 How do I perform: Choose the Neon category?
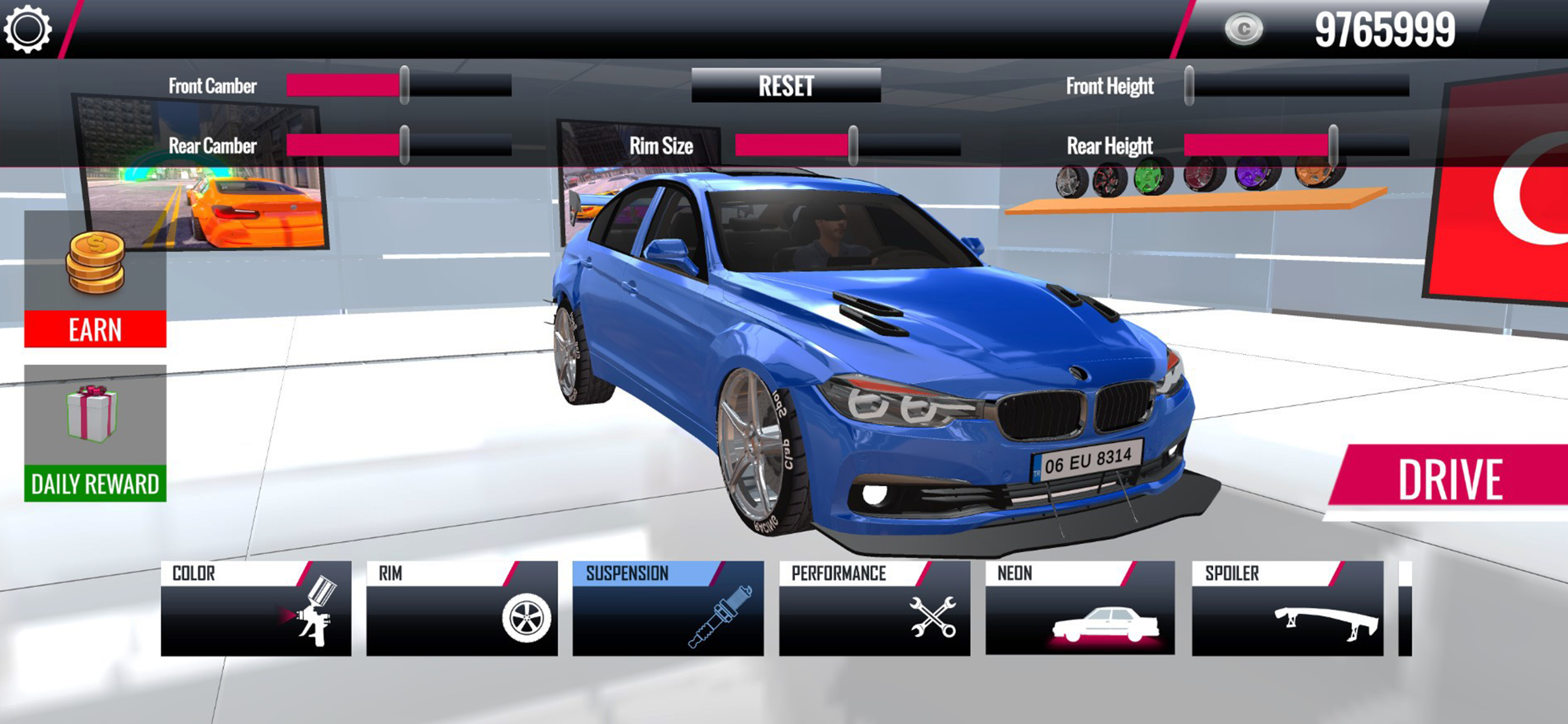point(1080,609)
